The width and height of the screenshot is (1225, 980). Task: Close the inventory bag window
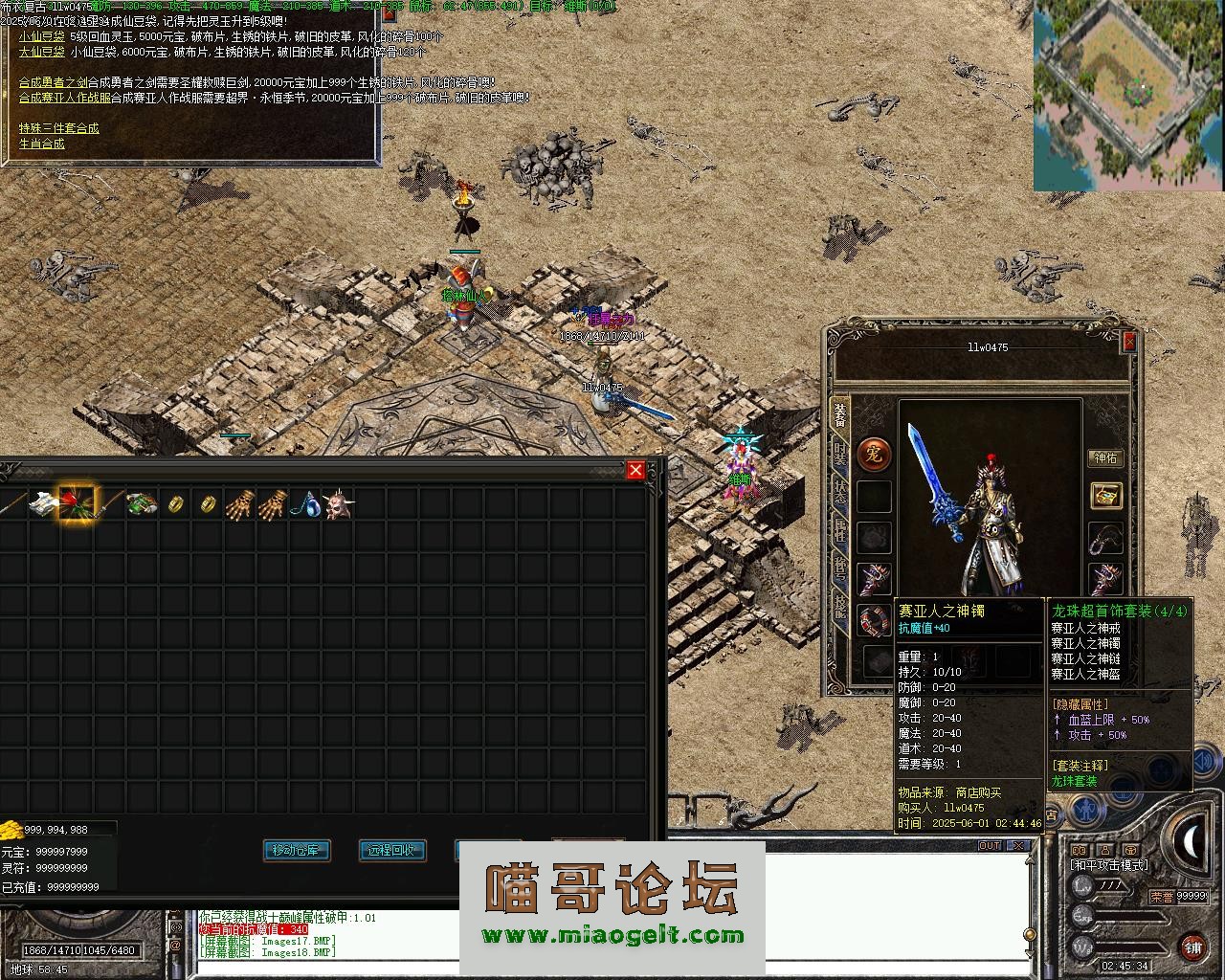click(x=635, y=470)
